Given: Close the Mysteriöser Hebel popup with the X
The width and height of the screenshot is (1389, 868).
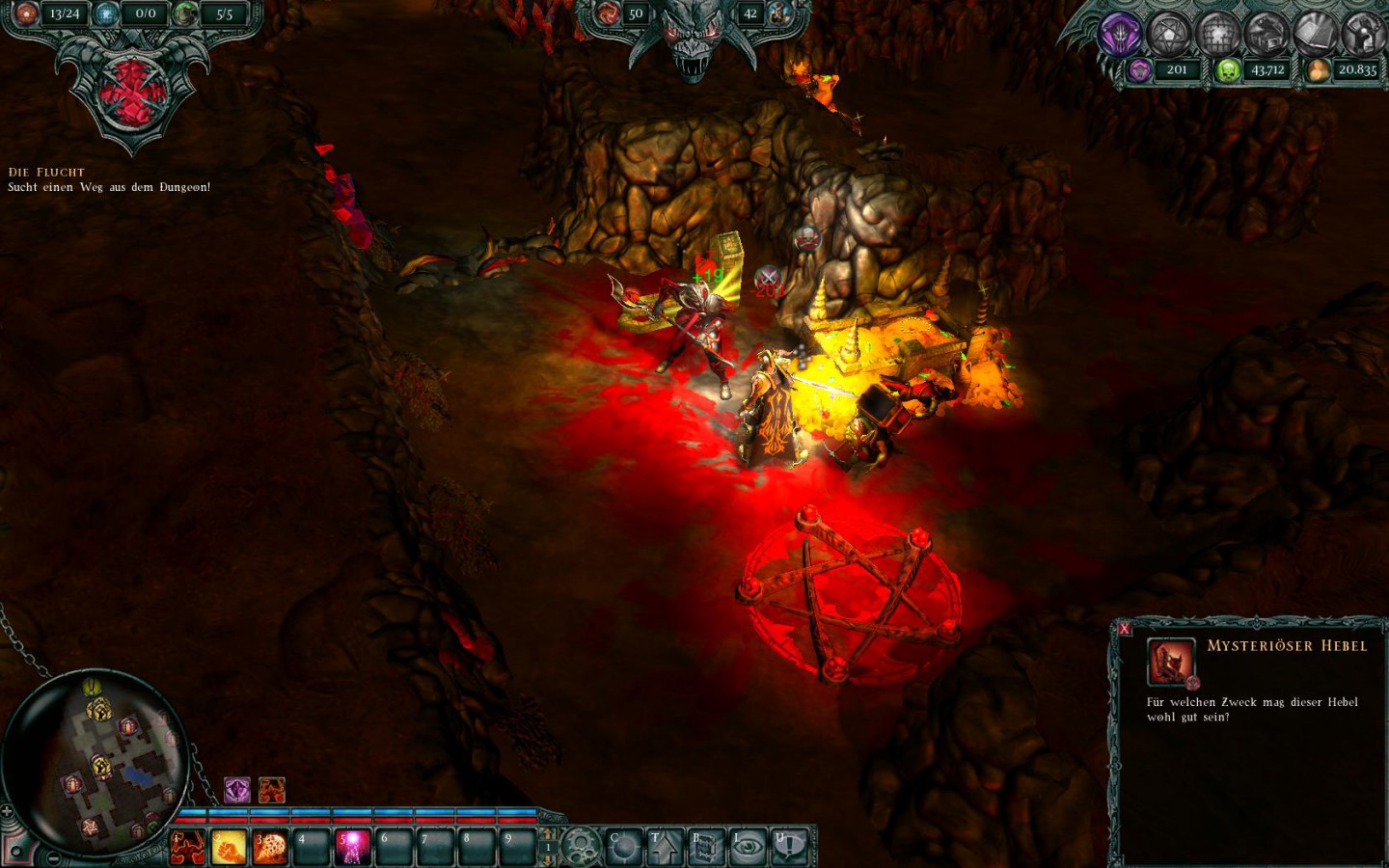Looking at the screenshot, I should click(x=1123, y=629).
